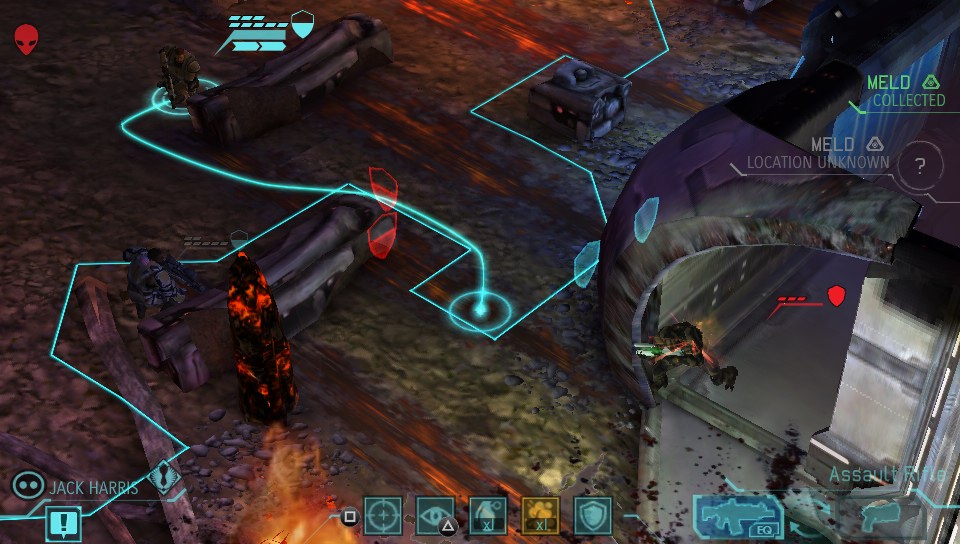
Task: Choose the frag grenade ability
Action: pyautogui.click(x=488, y=516)
